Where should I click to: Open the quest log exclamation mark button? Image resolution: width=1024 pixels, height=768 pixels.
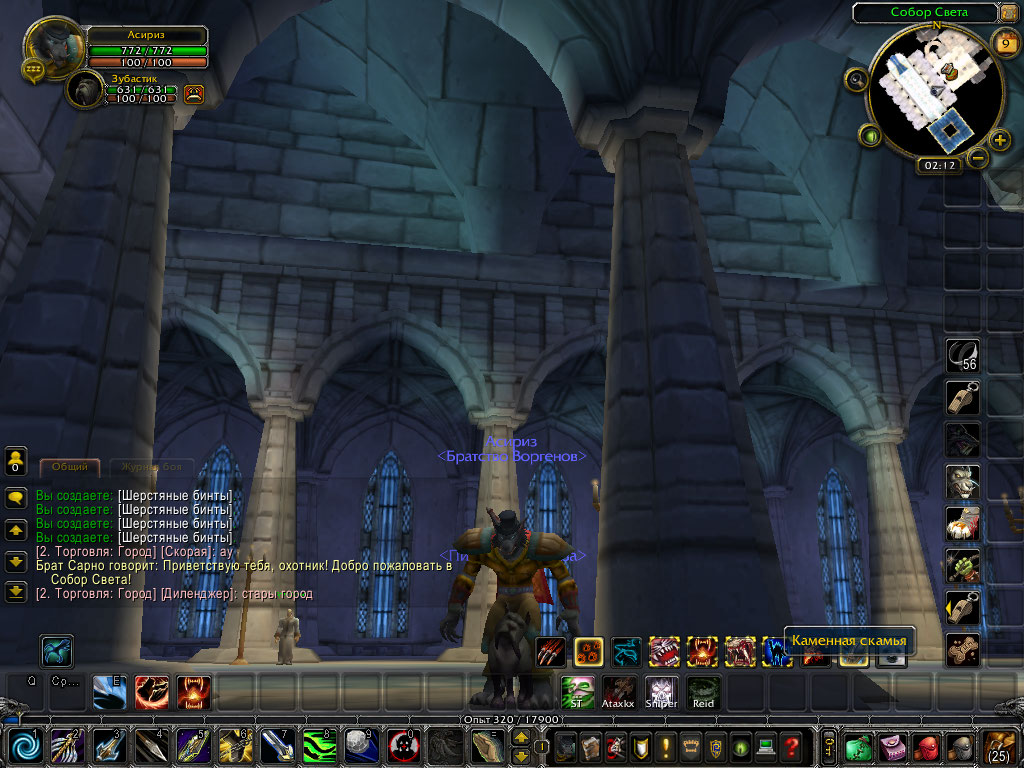[x=665, y=746]
